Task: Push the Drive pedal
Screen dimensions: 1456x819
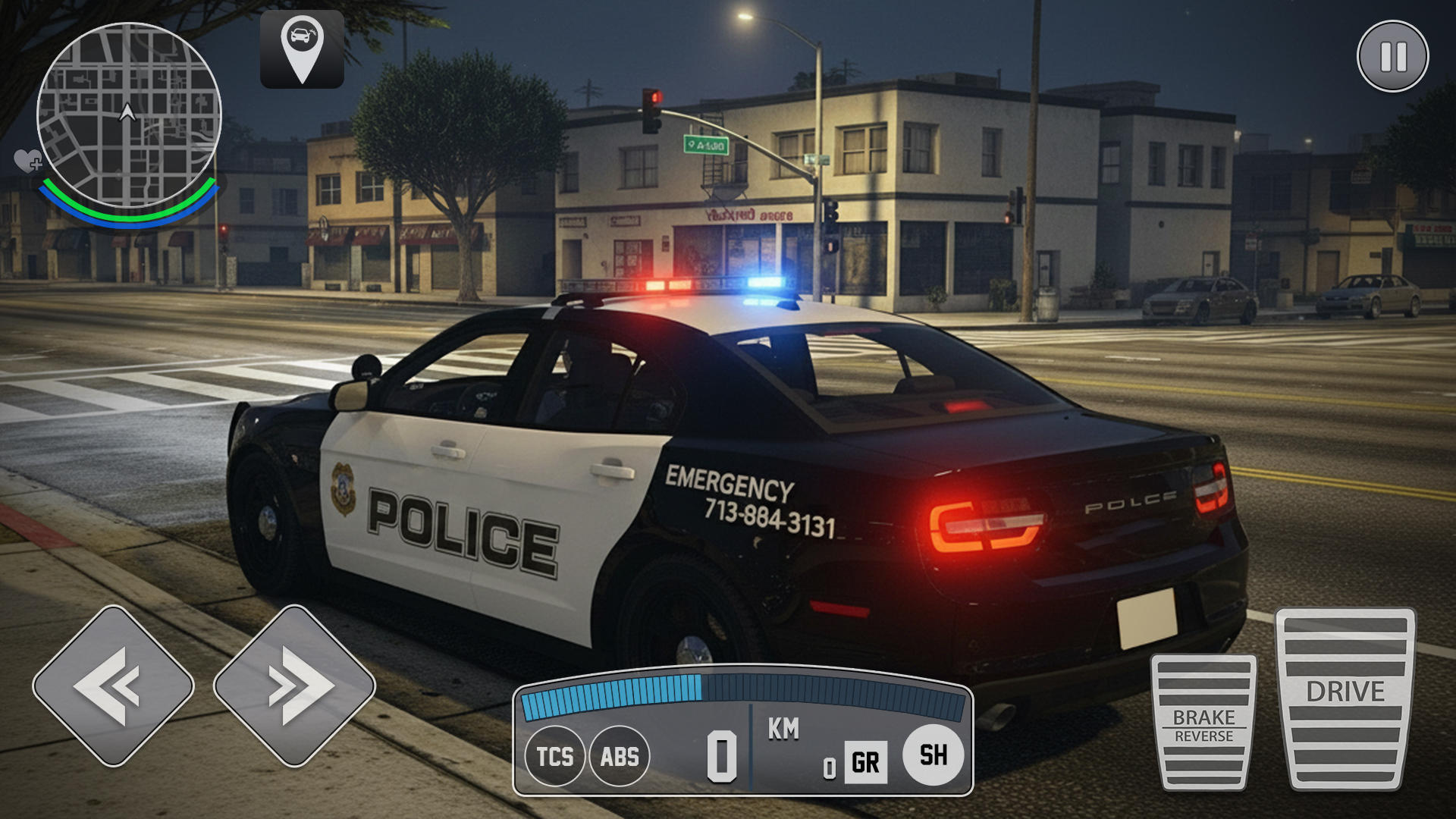Action: [1345, 698]
